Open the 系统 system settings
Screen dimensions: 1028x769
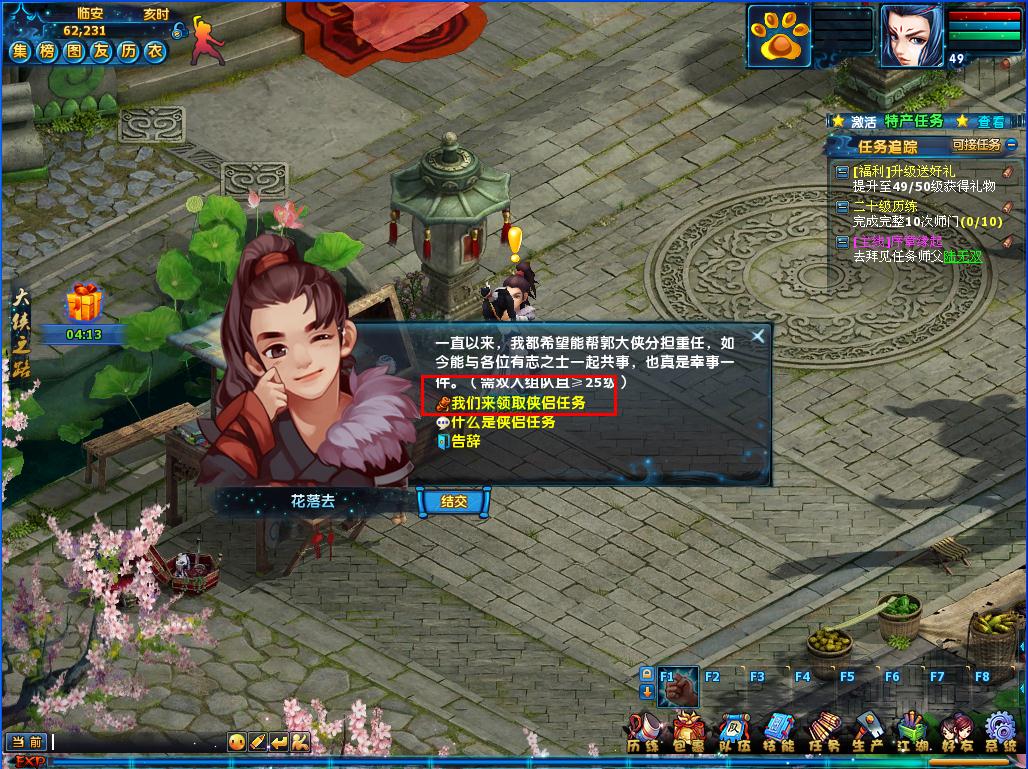(1000, 732)
